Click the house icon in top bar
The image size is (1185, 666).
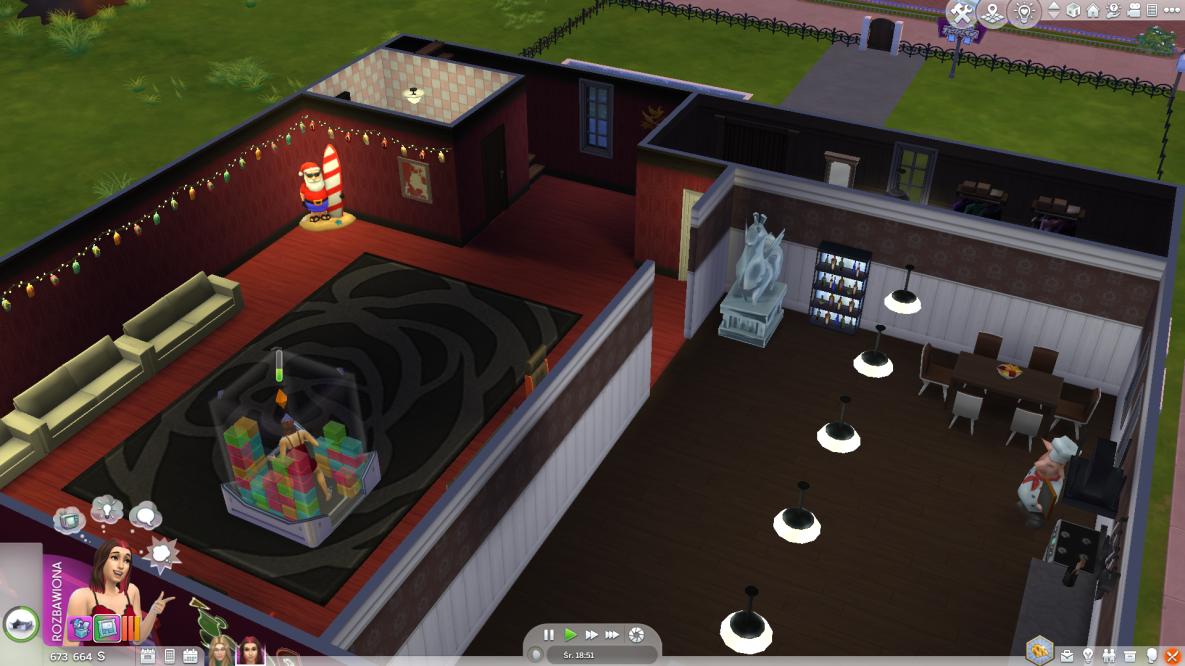click(x=1093, y=11)
